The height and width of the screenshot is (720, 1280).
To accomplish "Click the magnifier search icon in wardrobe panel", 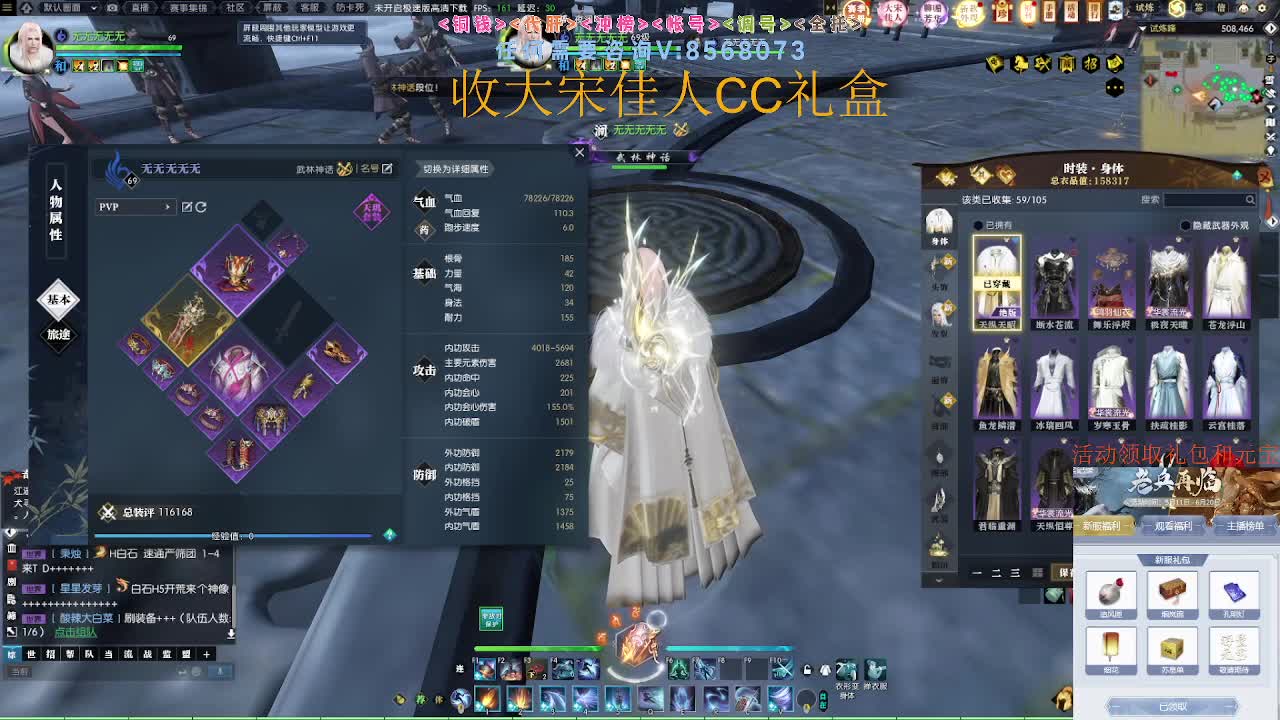I will [x=1250, y=200].
